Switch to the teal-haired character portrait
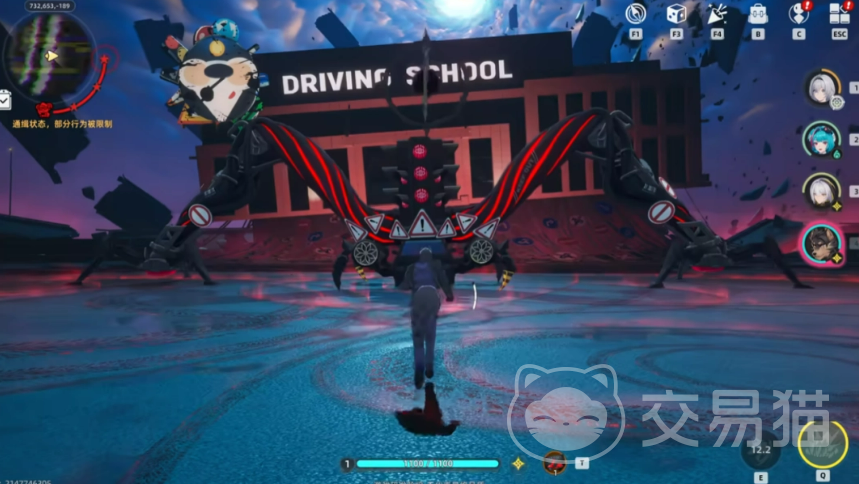 coord(821,139)
